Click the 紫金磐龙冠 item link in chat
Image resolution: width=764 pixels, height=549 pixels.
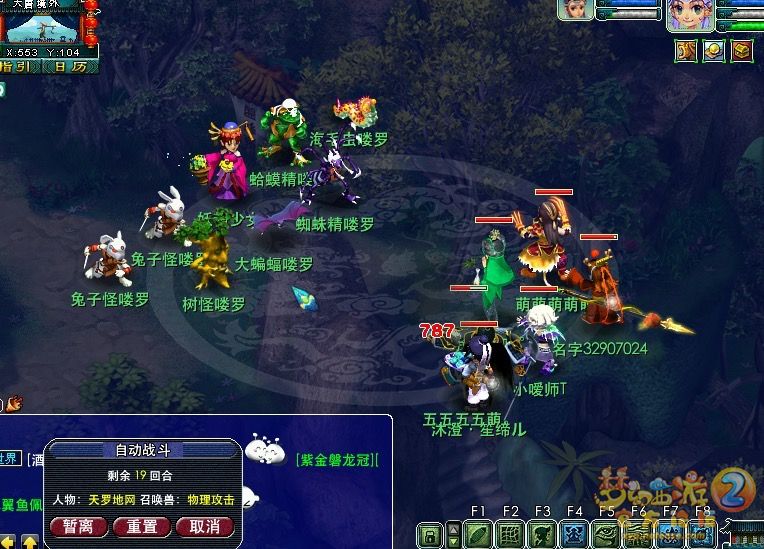pos(338,460)
